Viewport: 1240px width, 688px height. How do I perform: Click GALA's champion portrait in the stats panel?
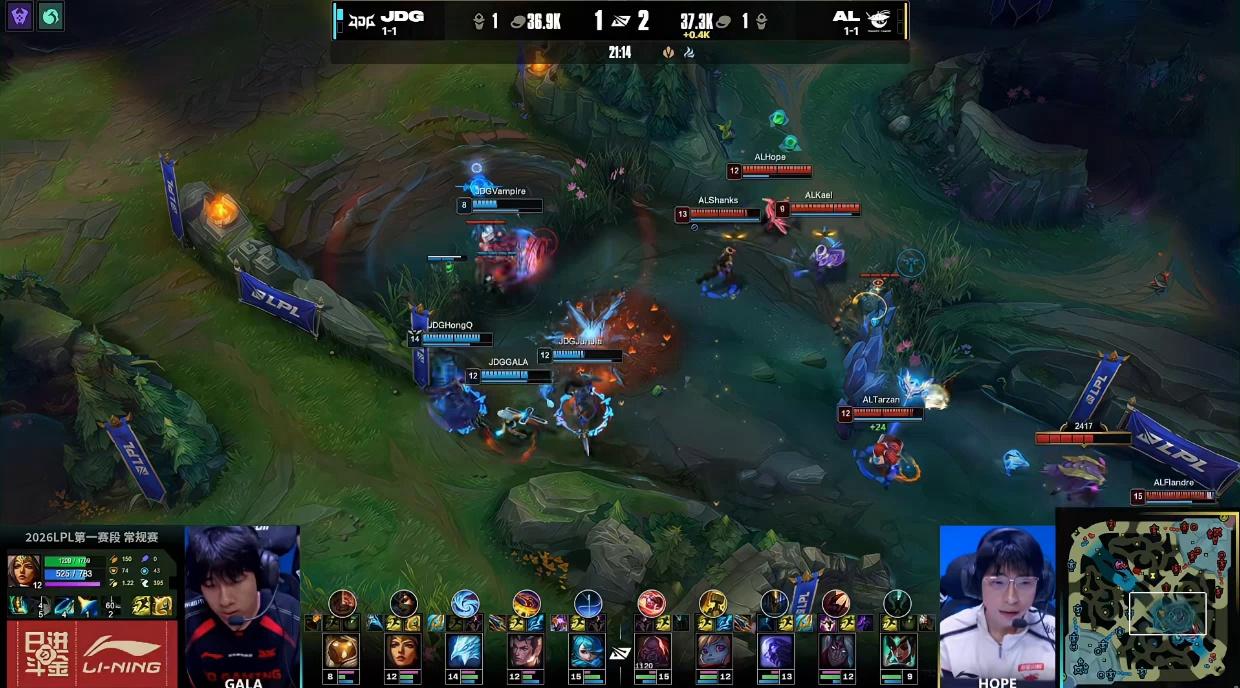(x=24, y=571)
